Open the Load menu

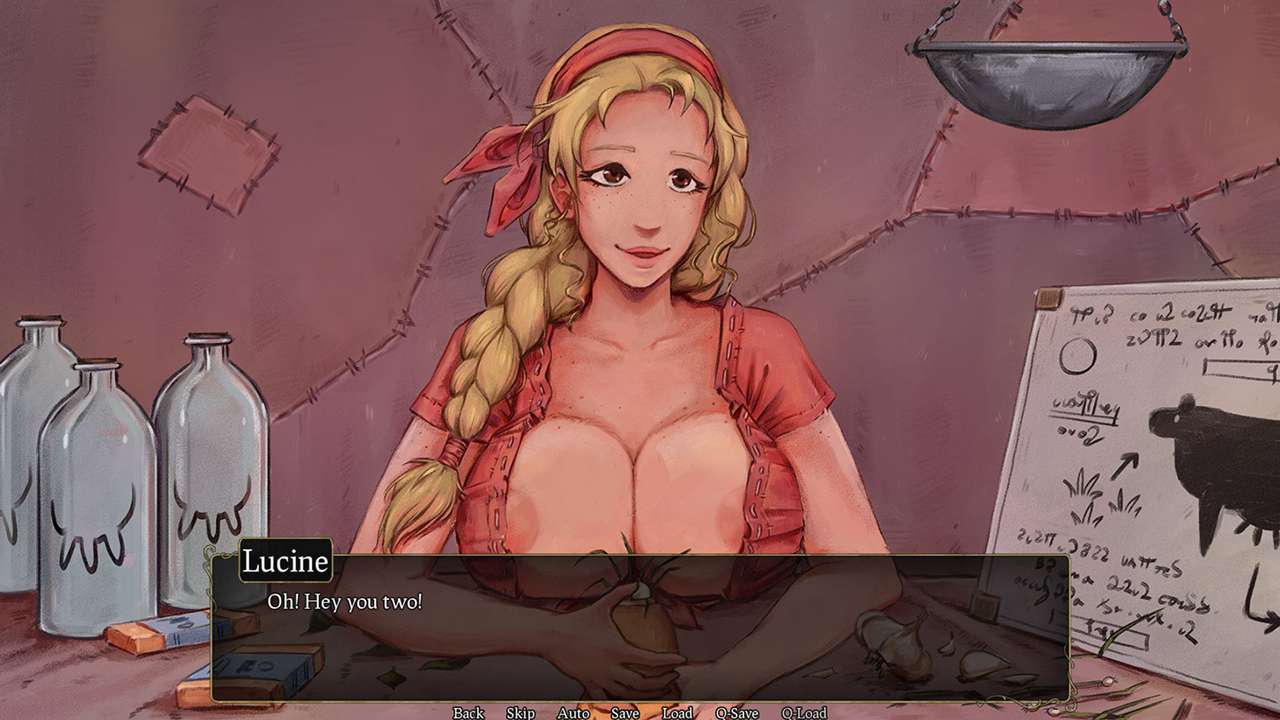coord(677,712)
